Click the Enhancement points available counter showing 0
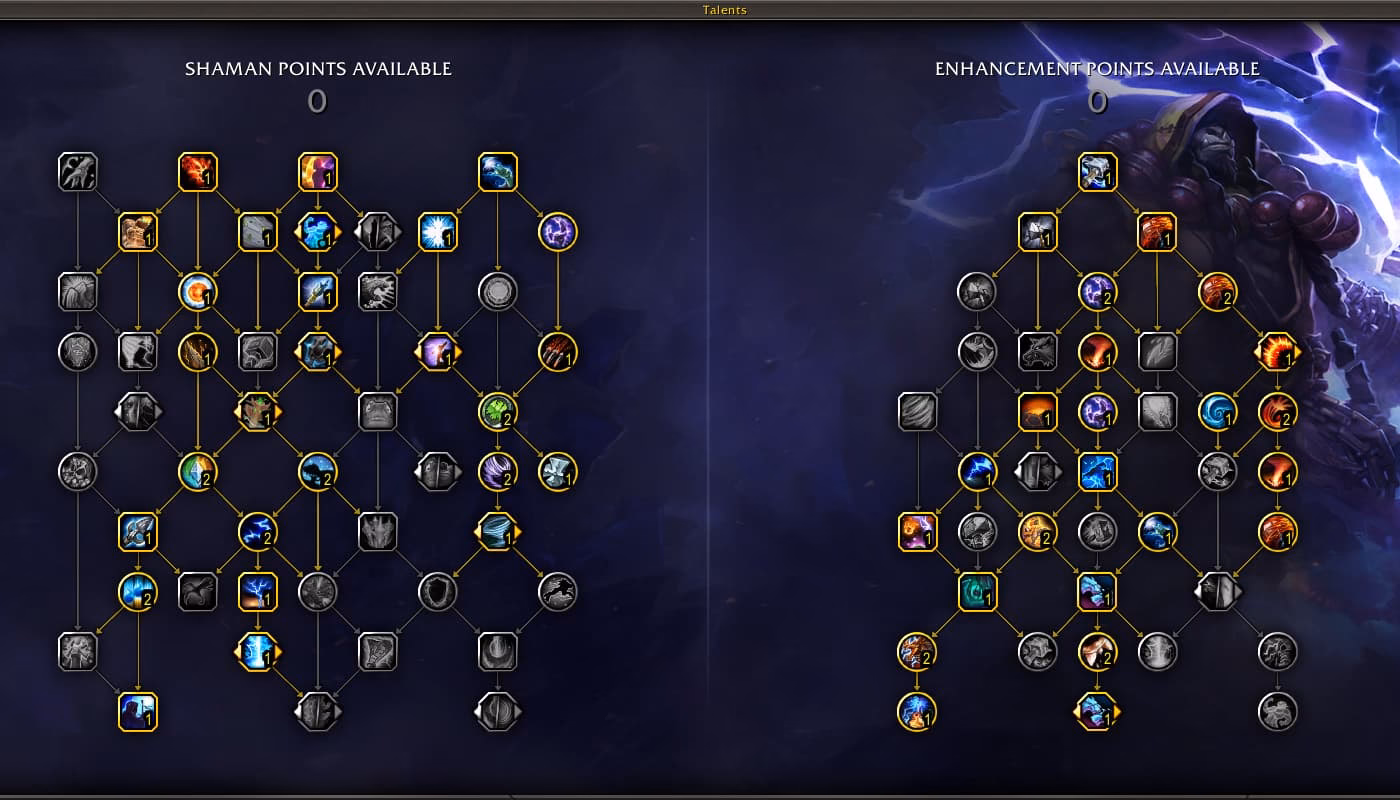The height and width of the screenshot is (800, 1400). [1097, 101]
